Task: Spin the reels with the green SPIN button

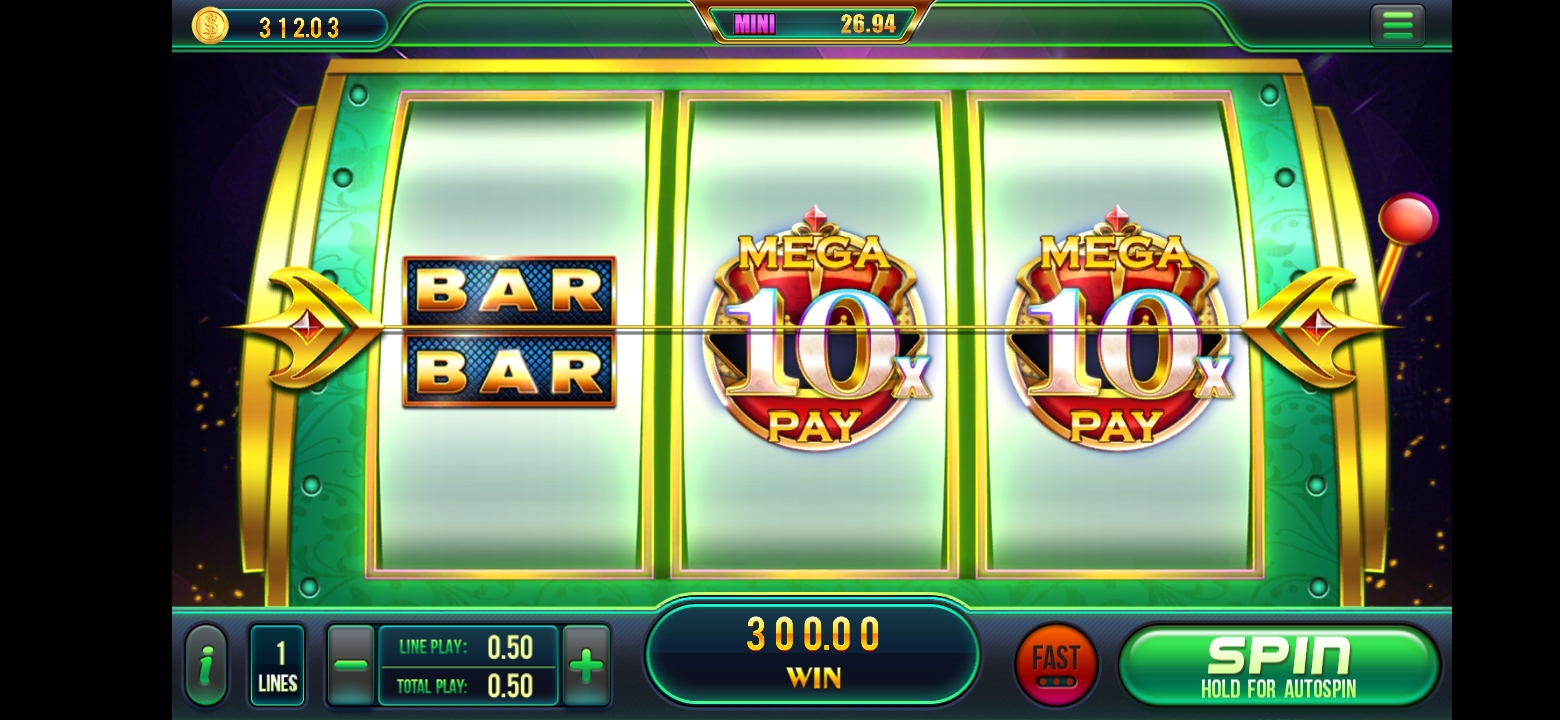Action: point(1279,665)
